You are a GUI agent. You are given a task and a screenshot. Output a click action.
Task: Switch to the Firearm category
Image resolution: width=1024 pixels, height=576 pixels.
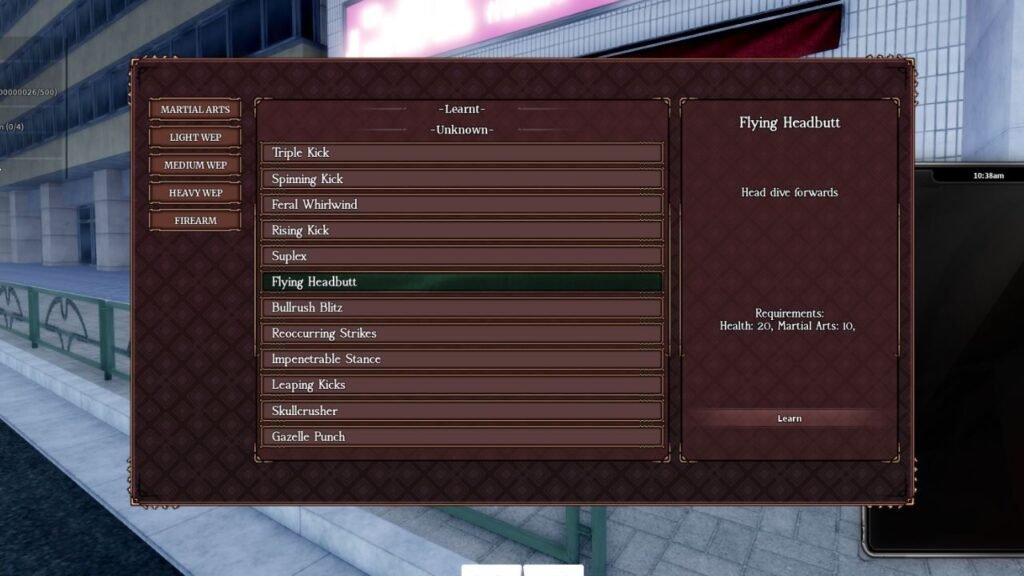(195, 220)
